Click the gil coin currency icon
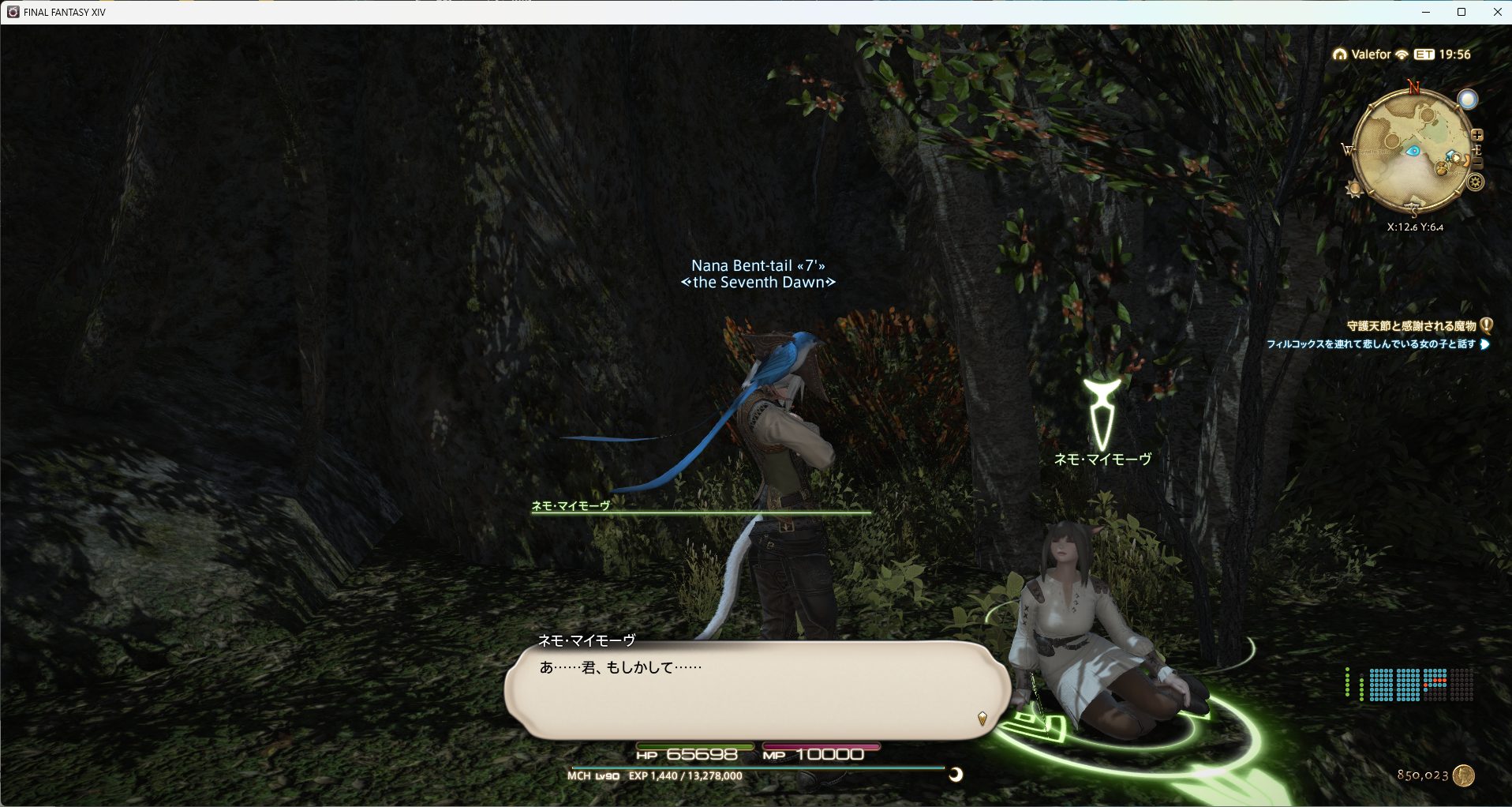The width and height of the screenshot is (1512, 807). 1464,775
